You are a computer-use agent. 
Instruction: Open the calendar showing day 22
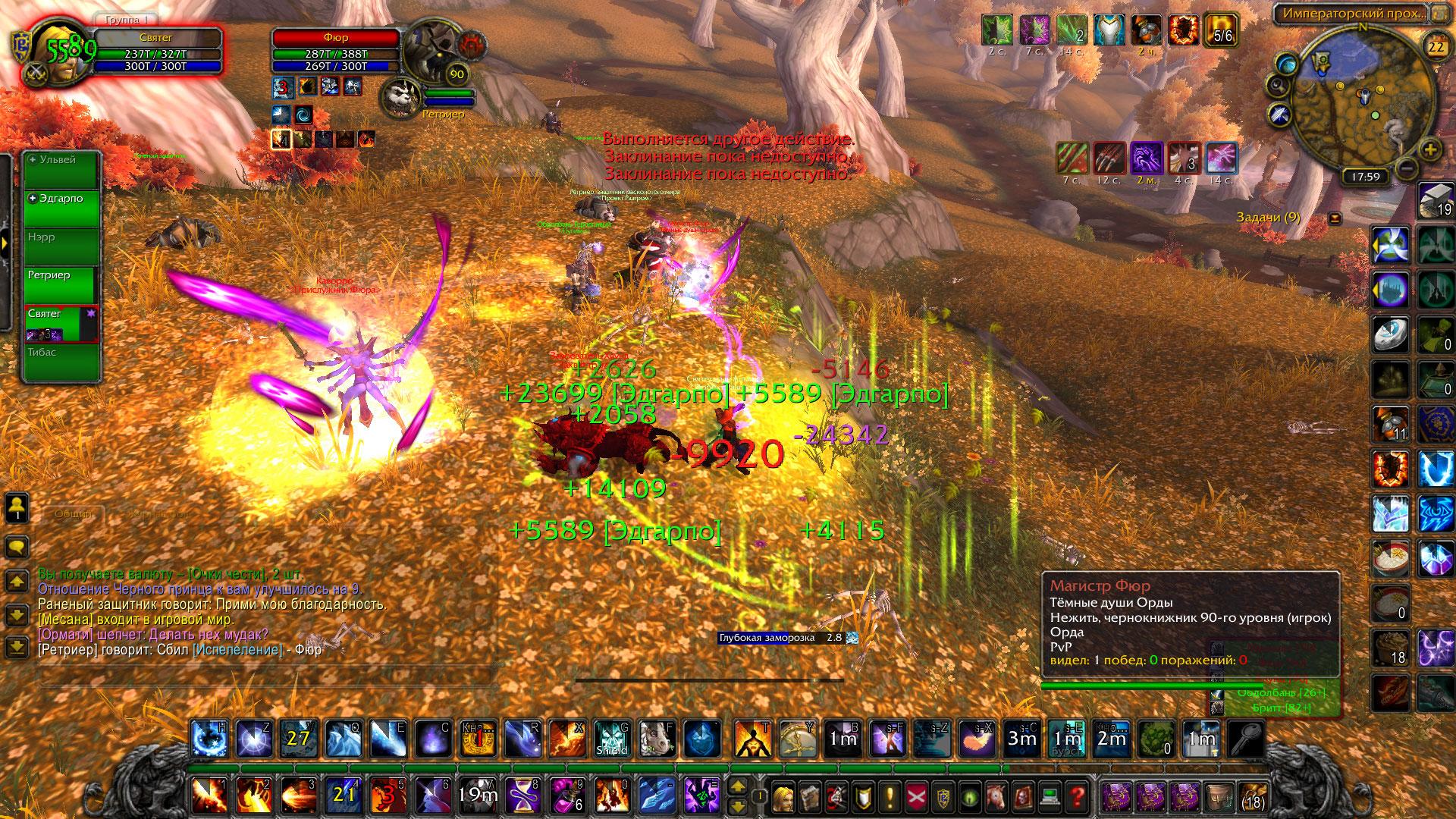tap(1436, 46)
